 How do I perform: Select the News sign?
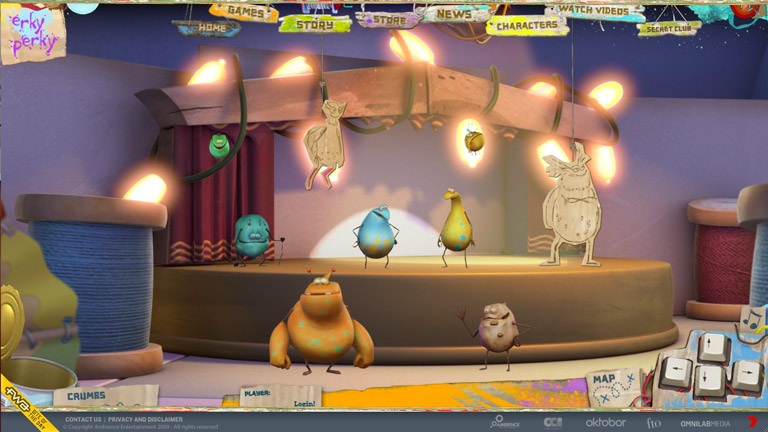454,15
